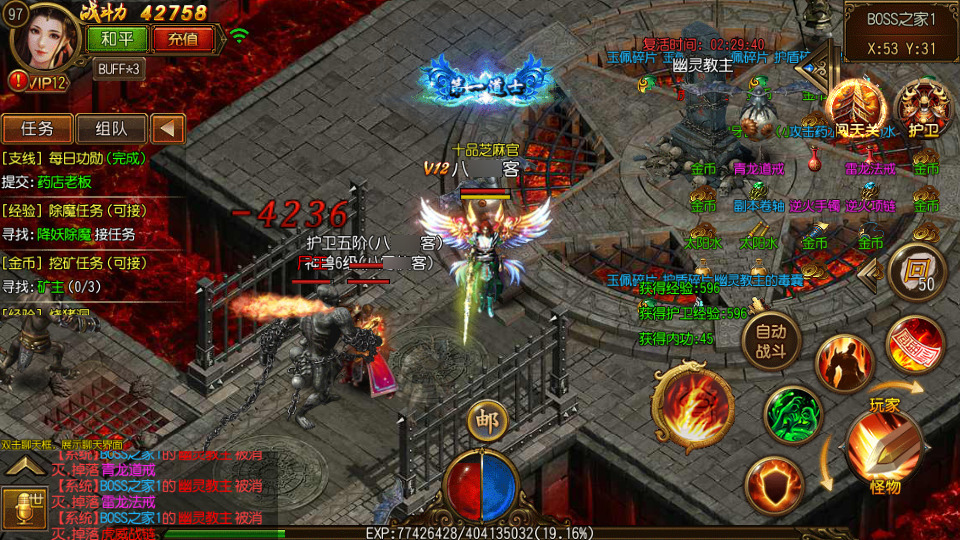Use the 回 return scroll button

pos(914,268)
